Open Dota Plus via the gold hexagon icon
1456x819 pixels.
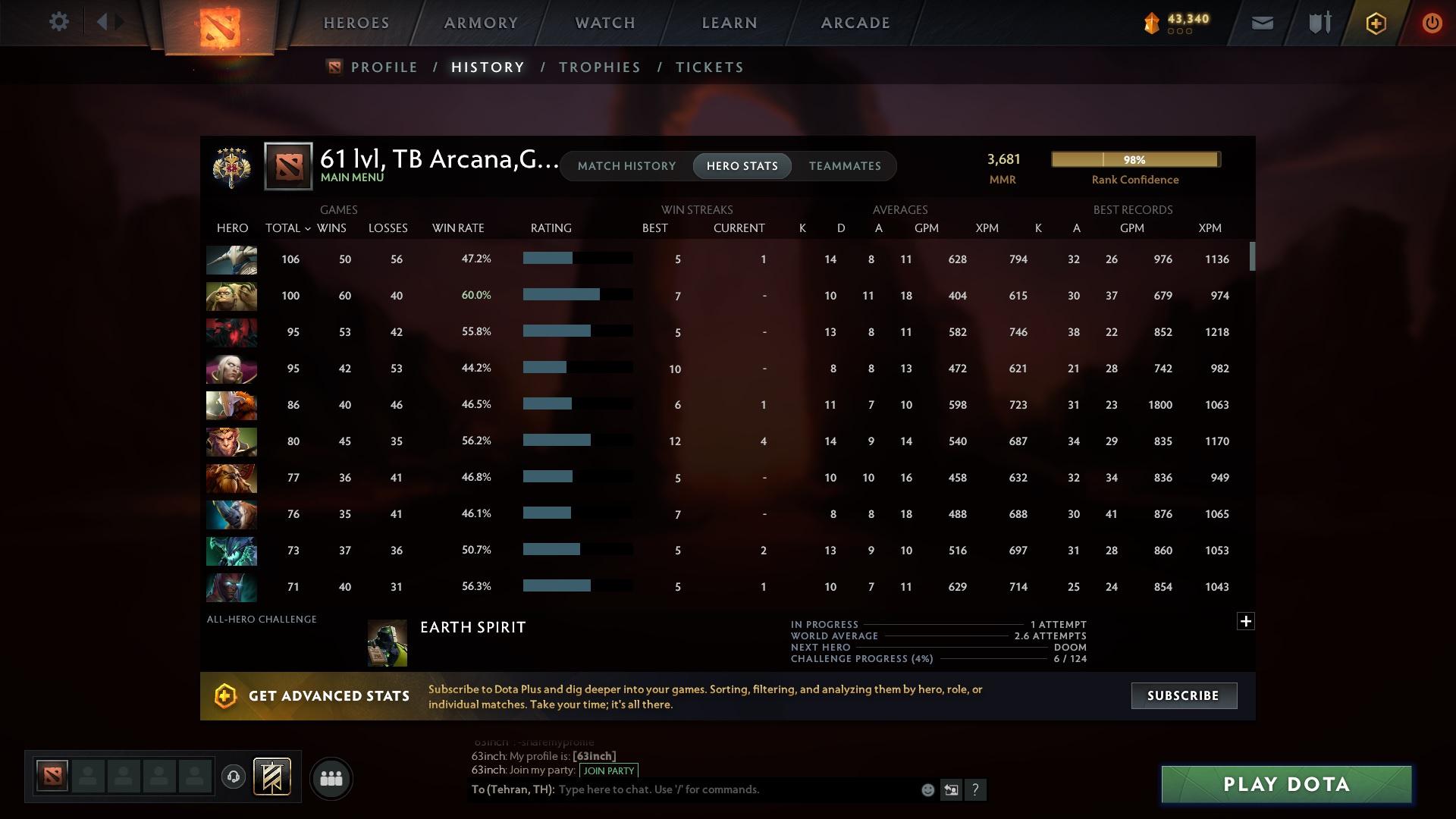pyautogui.click(x=1375, y=23)
